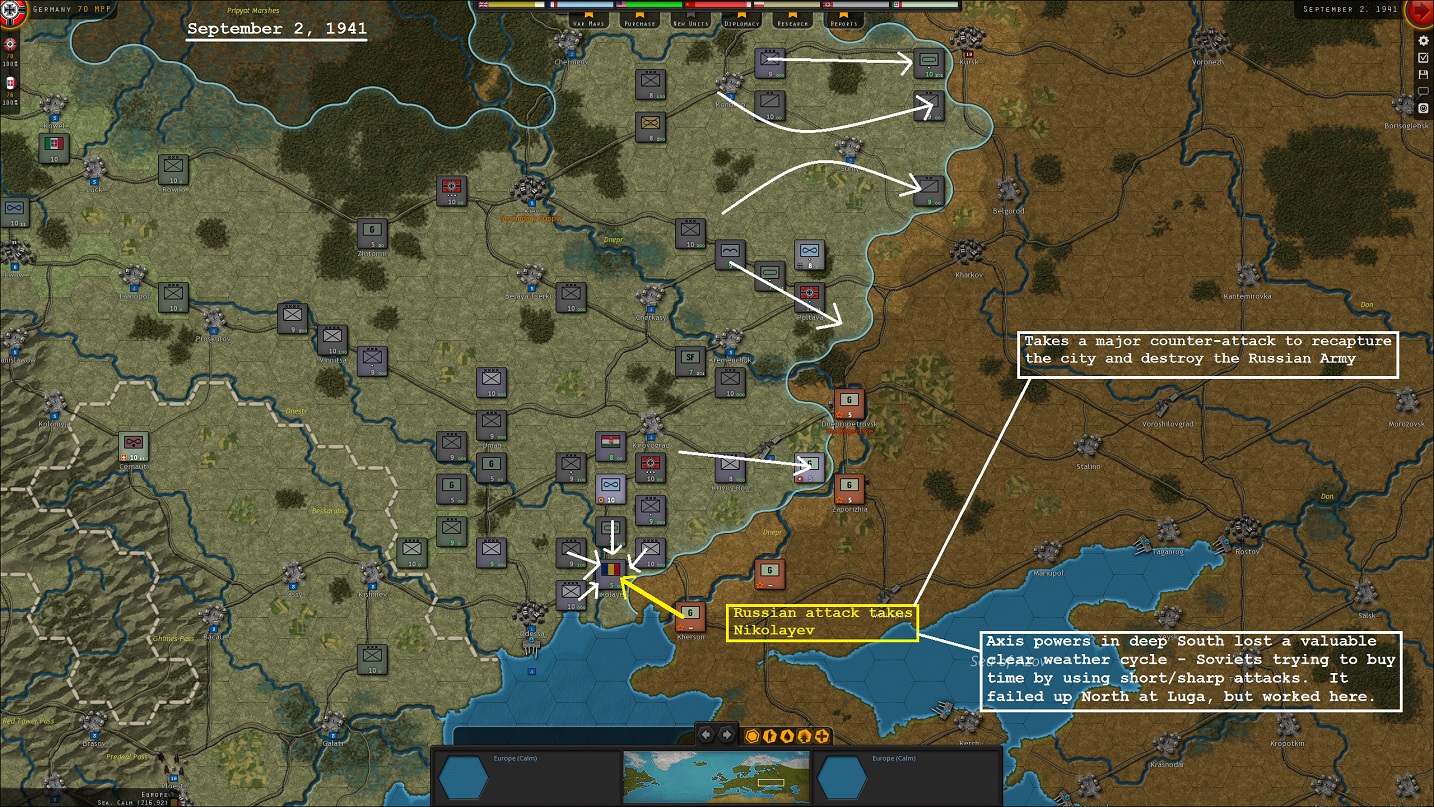The image size is (1434, 807).
Task: Open the Diplomacy menu
Action: click(x=742, y=22)
